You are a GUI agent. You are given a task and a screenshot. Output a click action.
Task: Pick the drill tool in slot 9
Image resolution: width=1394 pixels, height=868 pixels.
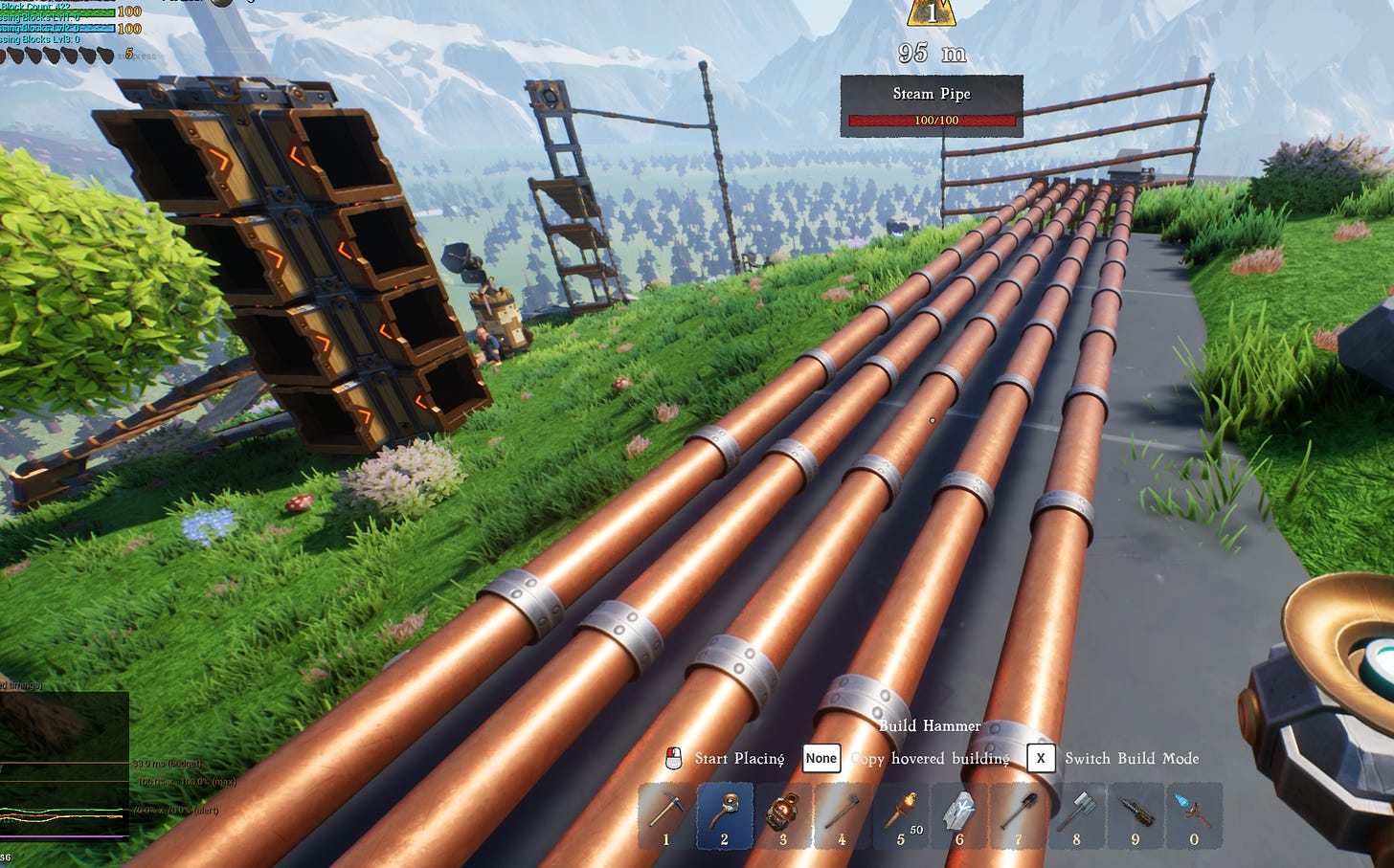click(1135, 814)
